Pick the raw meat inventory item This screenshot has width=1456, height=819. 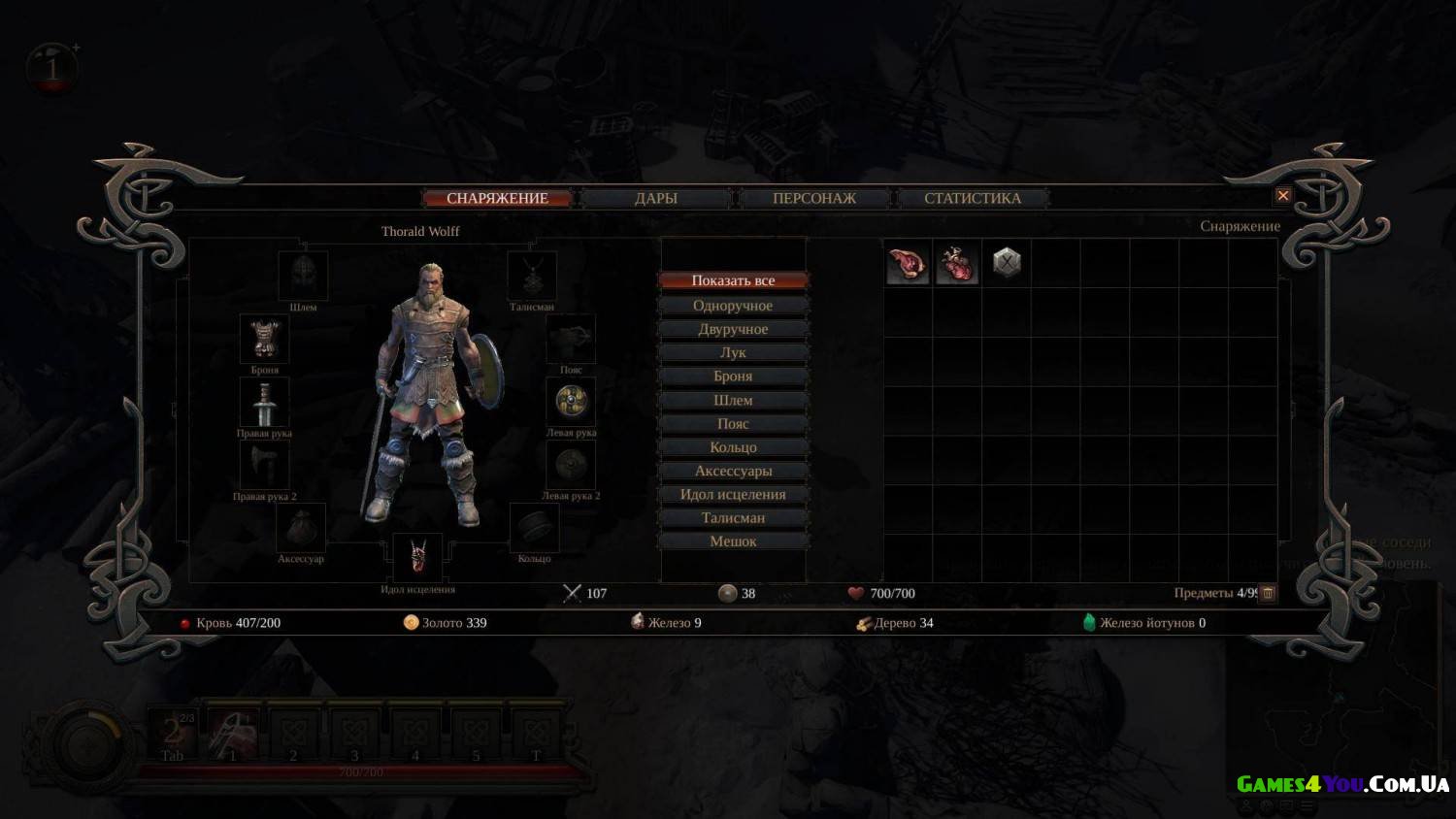908,263
